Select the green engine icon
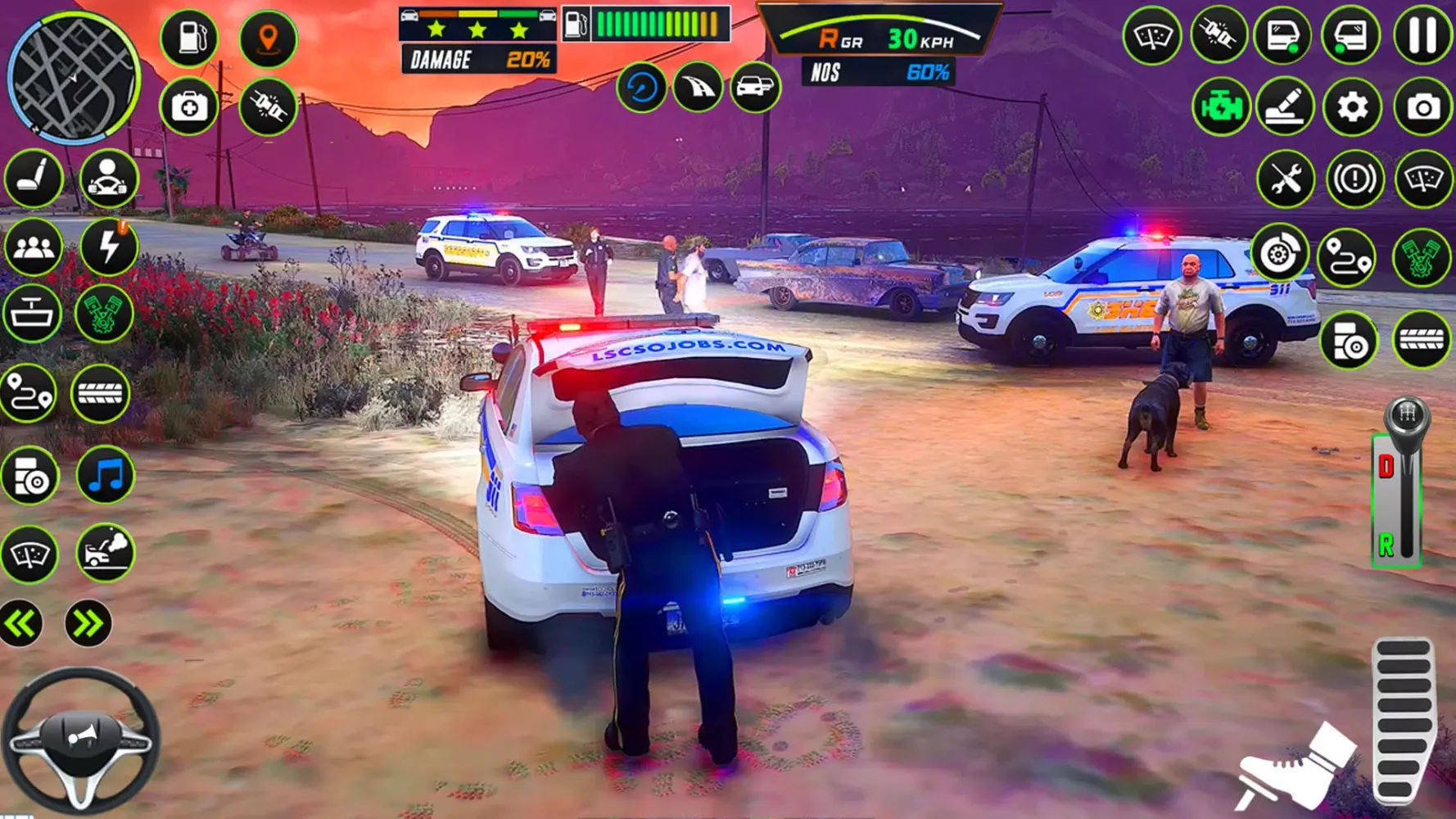 (x=1220, y=107)
